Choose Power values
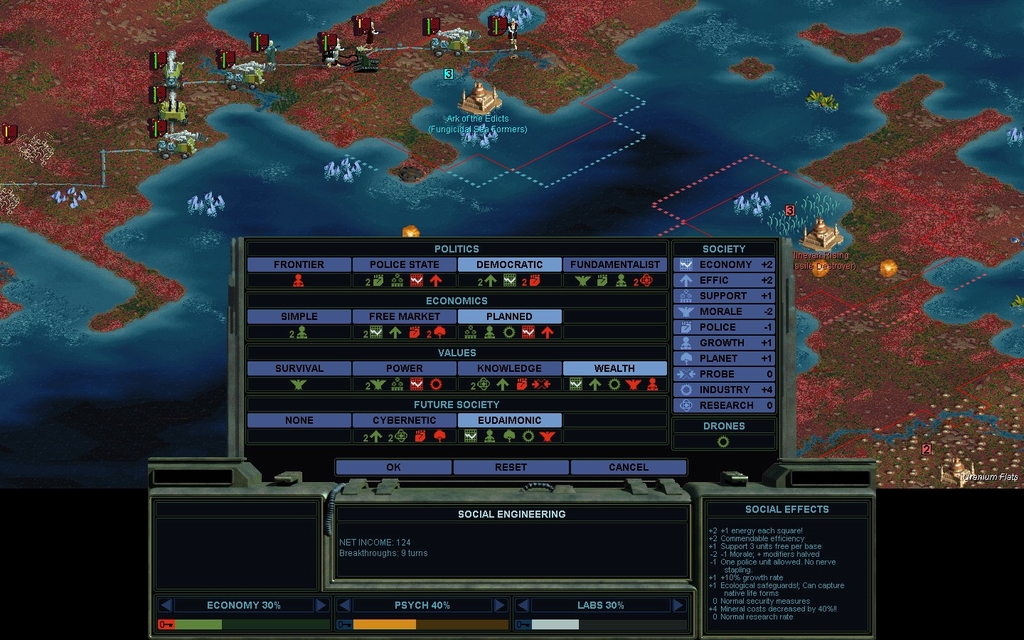The image size is (1024, 640). [x=404, y=369]
